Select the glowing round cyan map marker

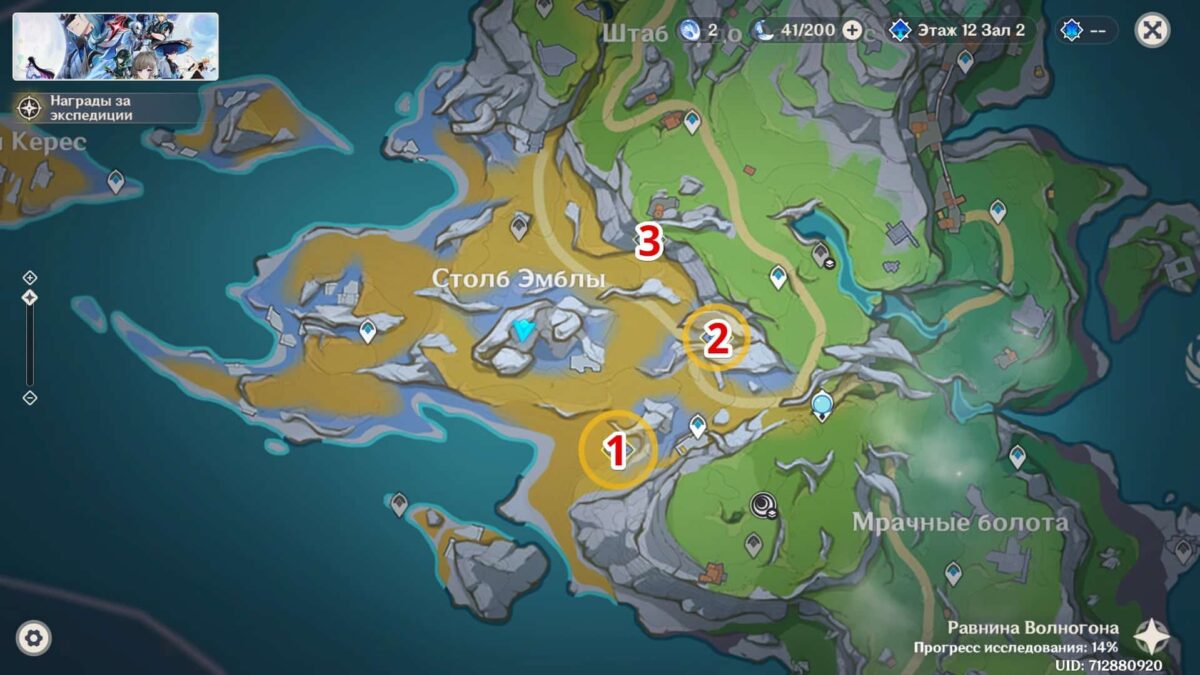[x=822, y=404]
